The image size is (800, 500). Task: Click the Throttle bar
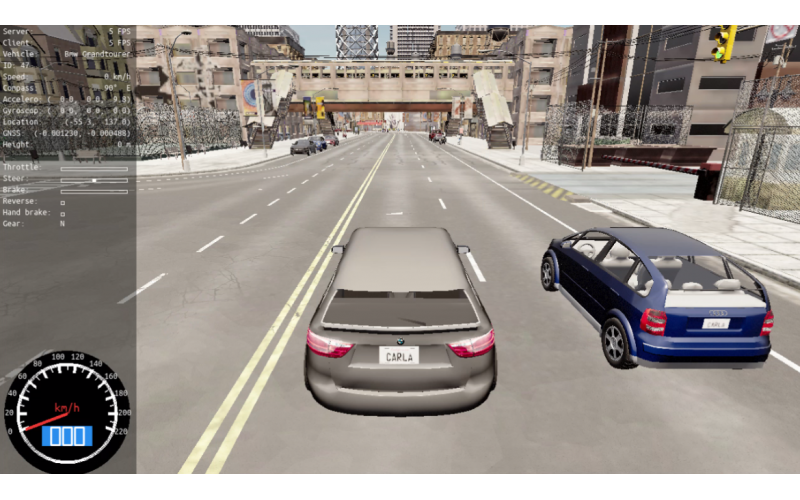[x=94, y=169]
